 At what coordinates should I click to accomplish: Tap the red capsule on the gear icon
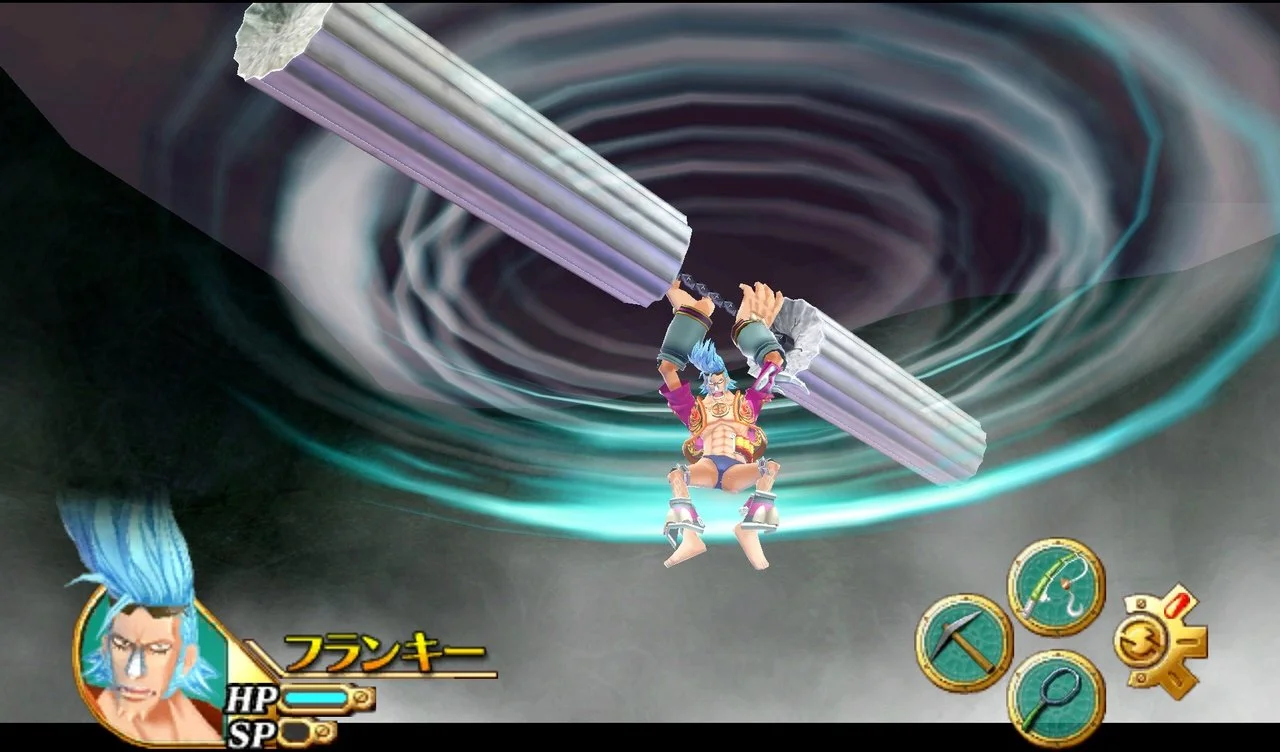tap(1177, 604)
